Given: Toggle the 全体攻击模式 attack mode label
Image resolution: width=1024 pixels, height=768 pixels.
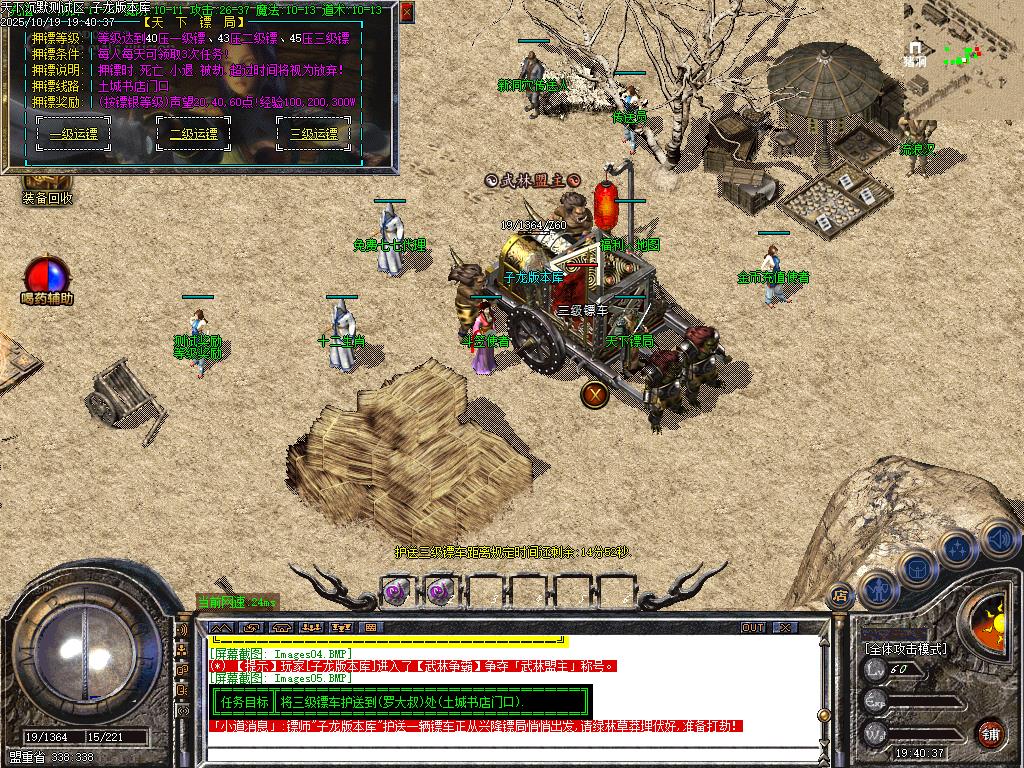Looking at the screenshot, I should point(905,648).
